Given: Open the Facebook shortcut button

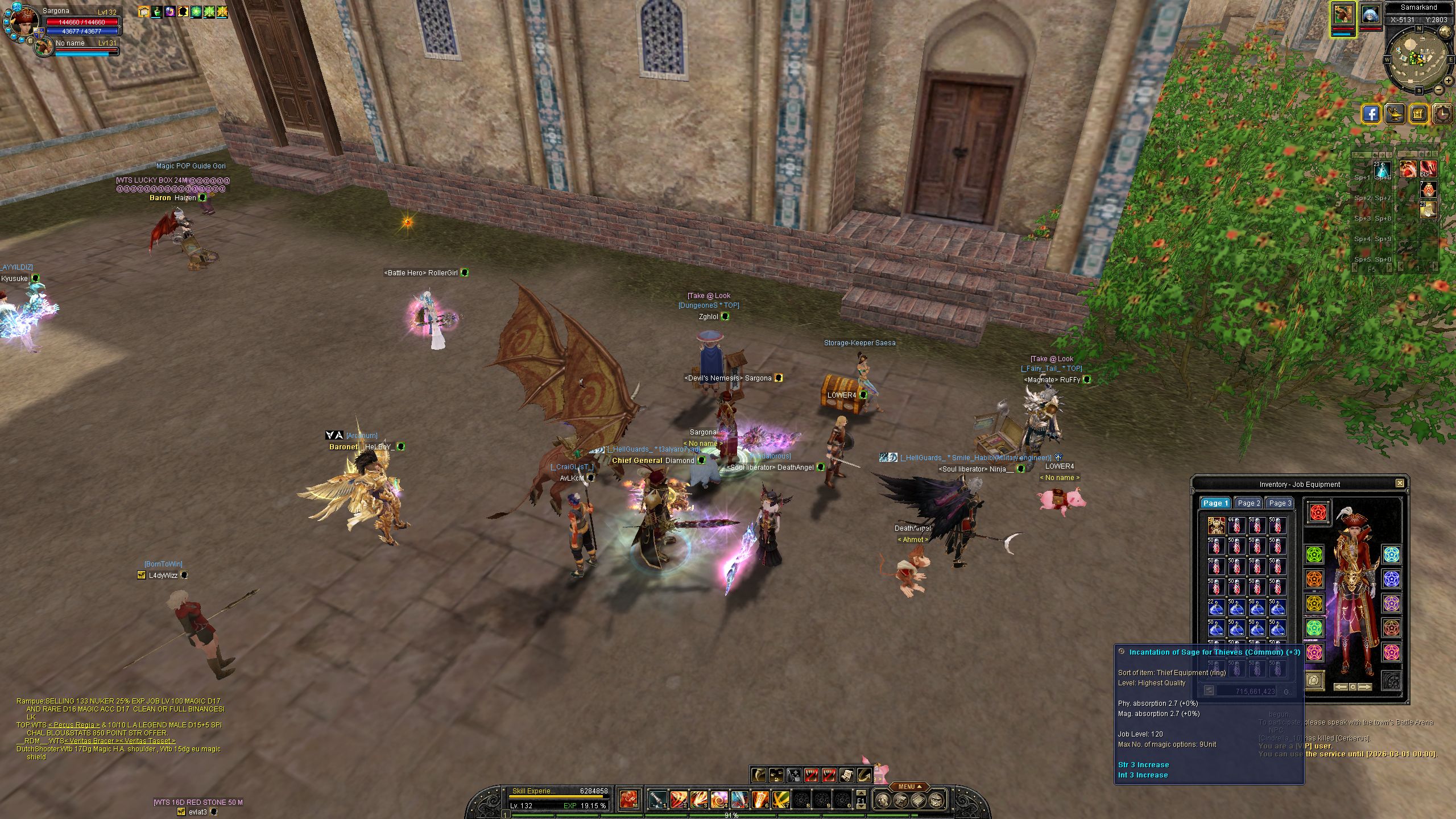Looking at the screenshot, I should click(1372, 114).
